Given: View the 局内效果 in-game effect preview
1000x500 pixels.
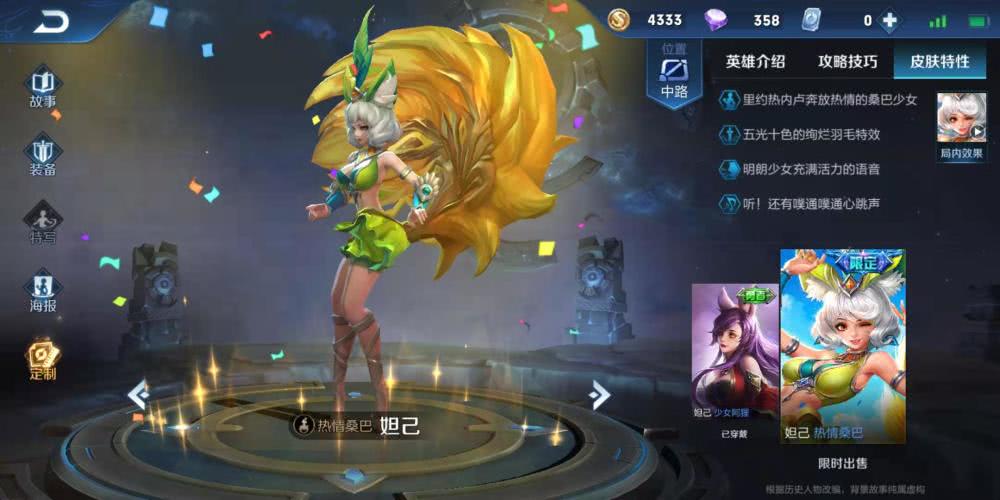Looking at the screenshot, I should click(x=961, y=126).
